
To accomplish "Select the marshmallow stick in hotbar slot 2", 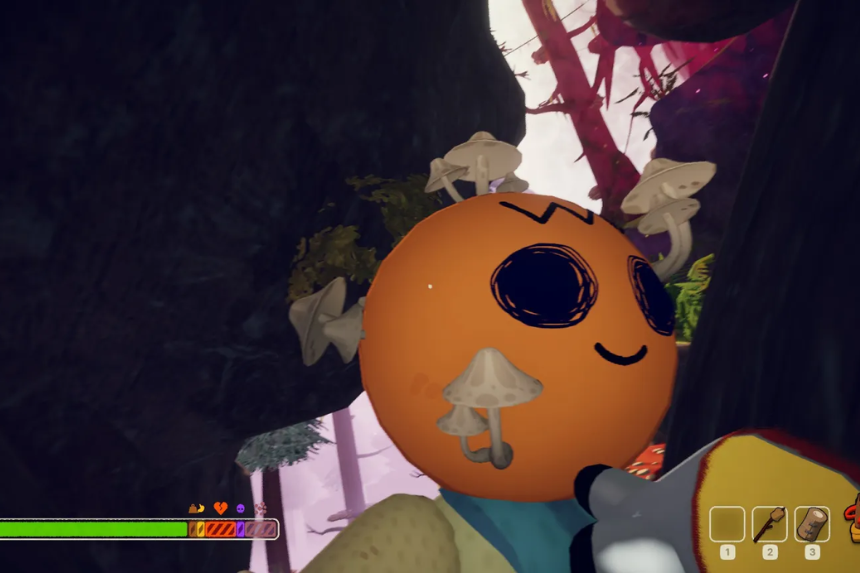I will point(770,523).
